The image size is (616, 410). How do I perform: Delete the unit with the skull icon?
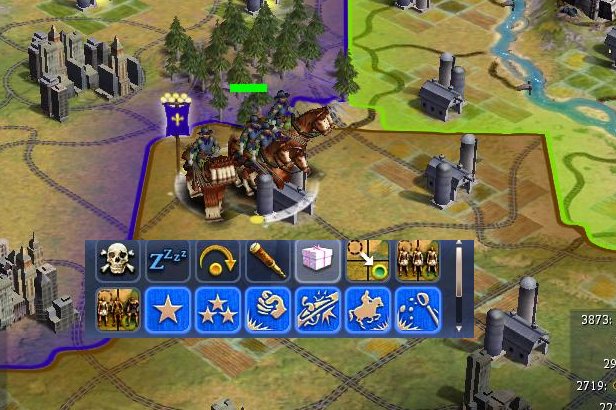click(x=116, y=260)
